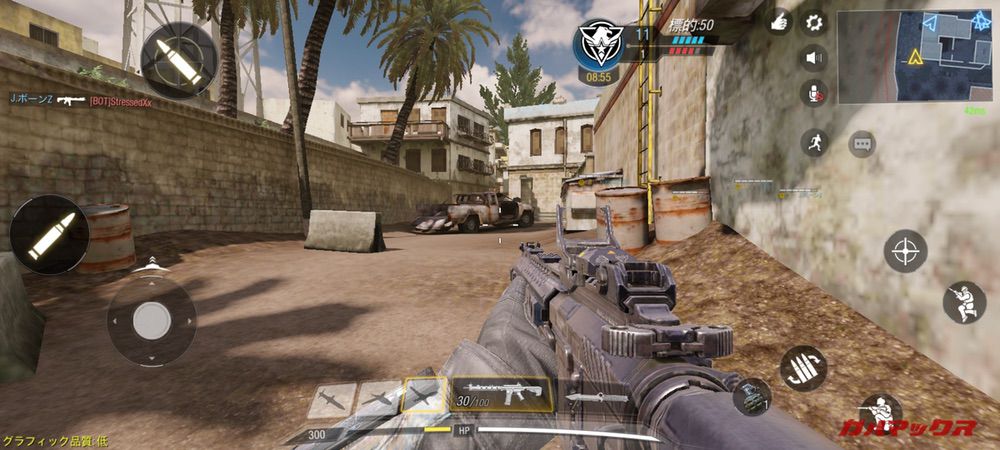Toggle the speaker audio

[x=814, y=57]
